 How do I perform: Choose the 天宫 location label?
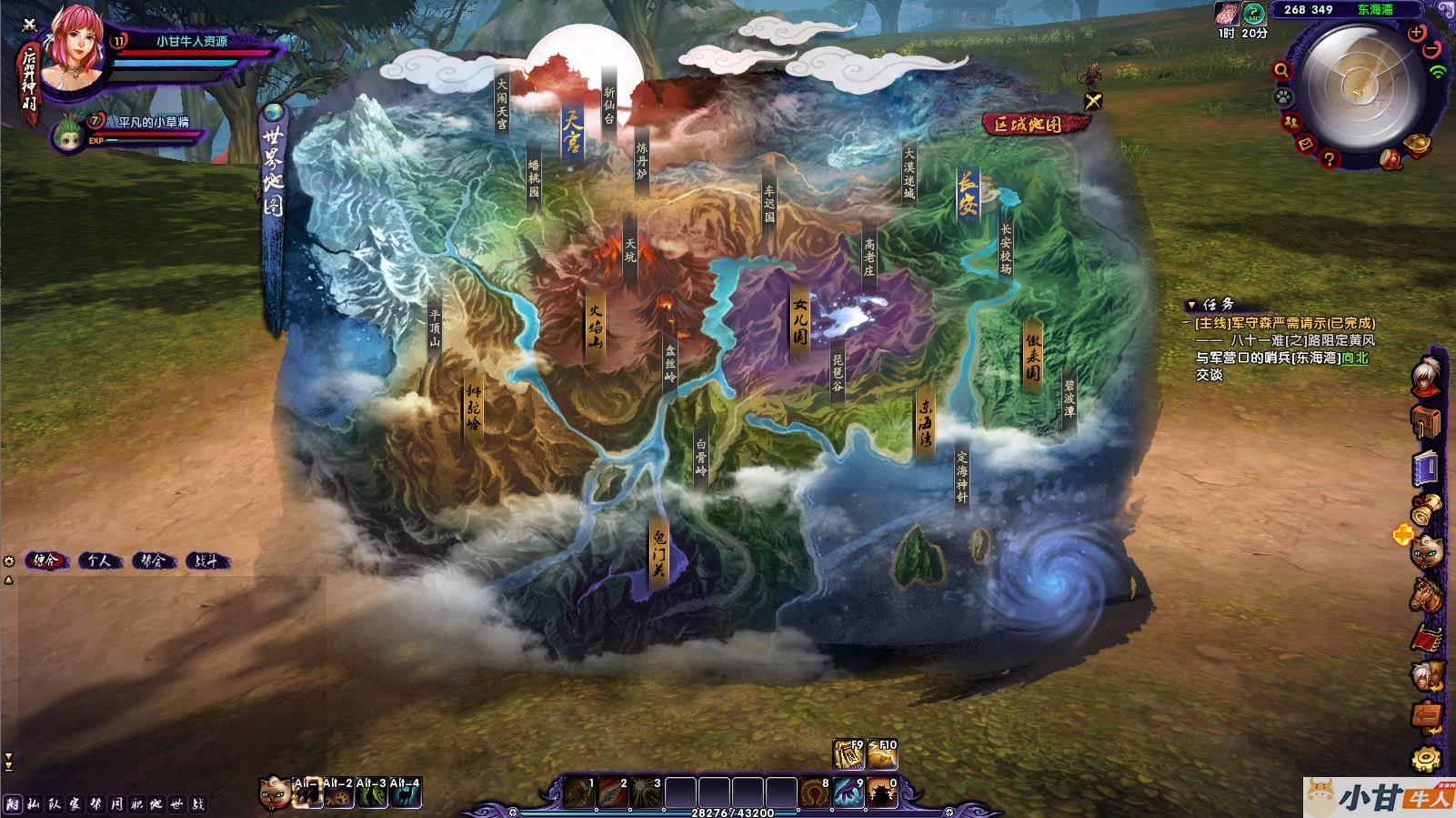tap(572, 134)
